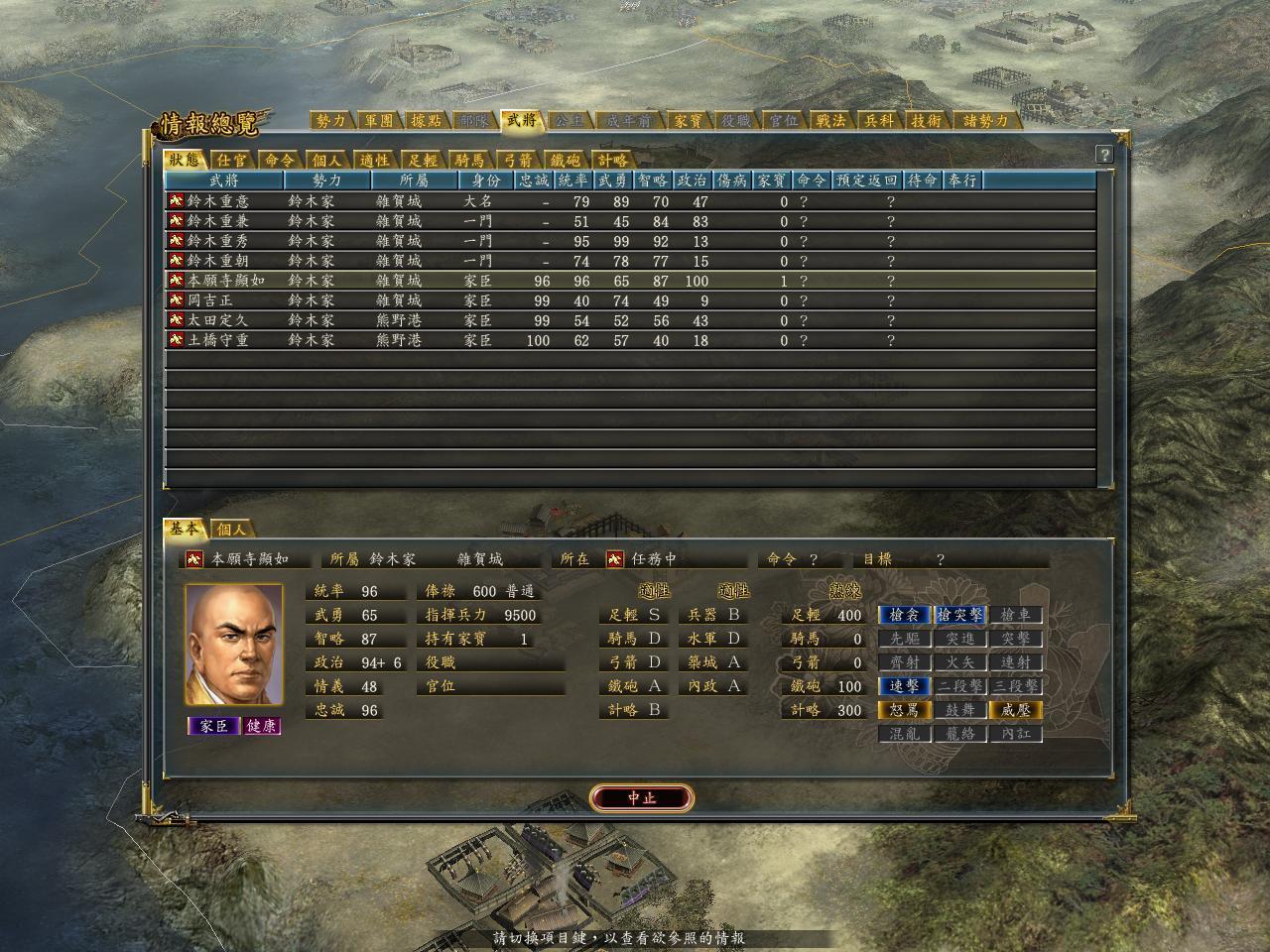1270x952 pixels.
Task: Sort list by 忠誠 column header
Action: (534, 180)
